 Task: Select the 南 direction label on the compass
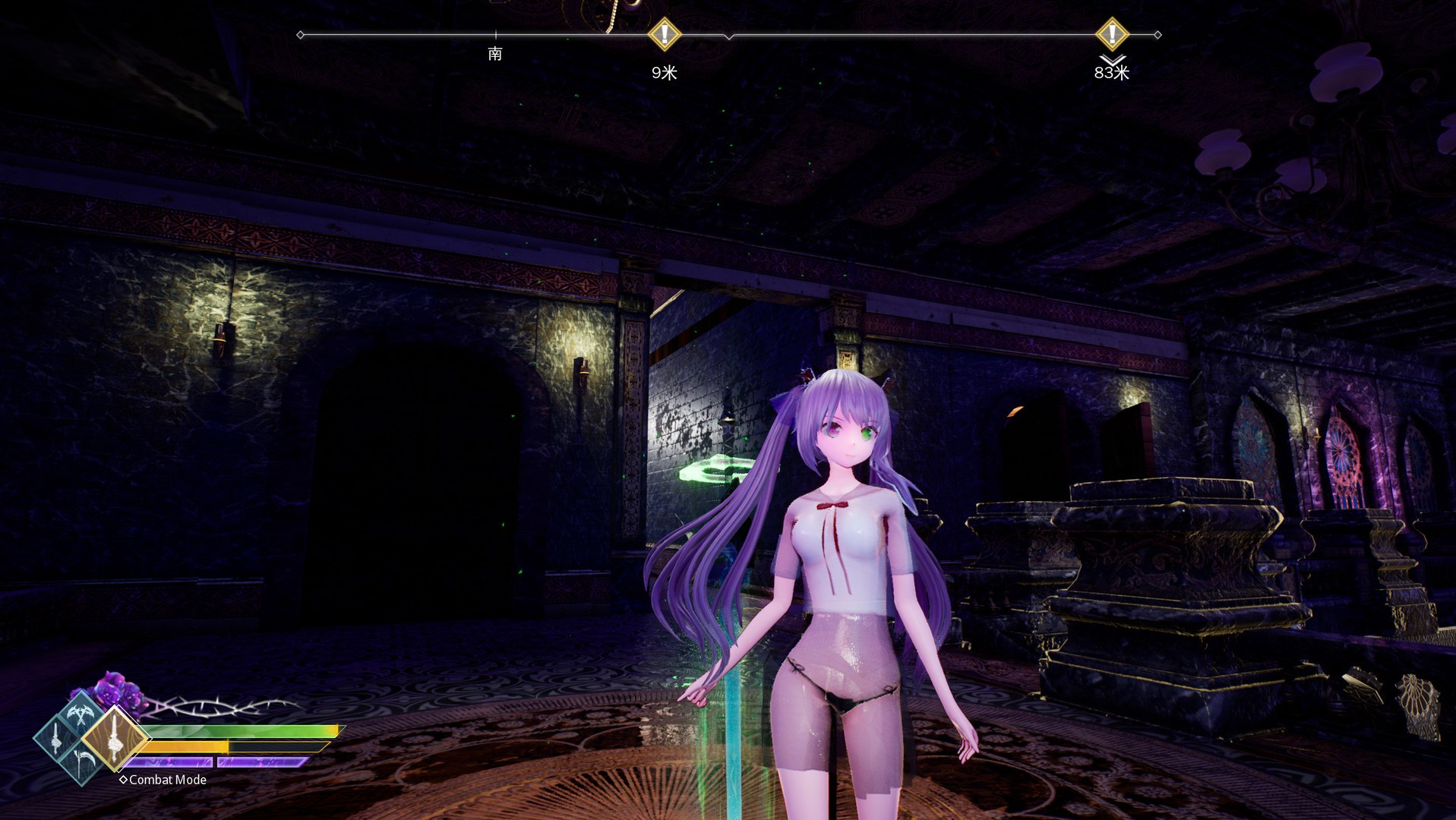click(495, 54)
